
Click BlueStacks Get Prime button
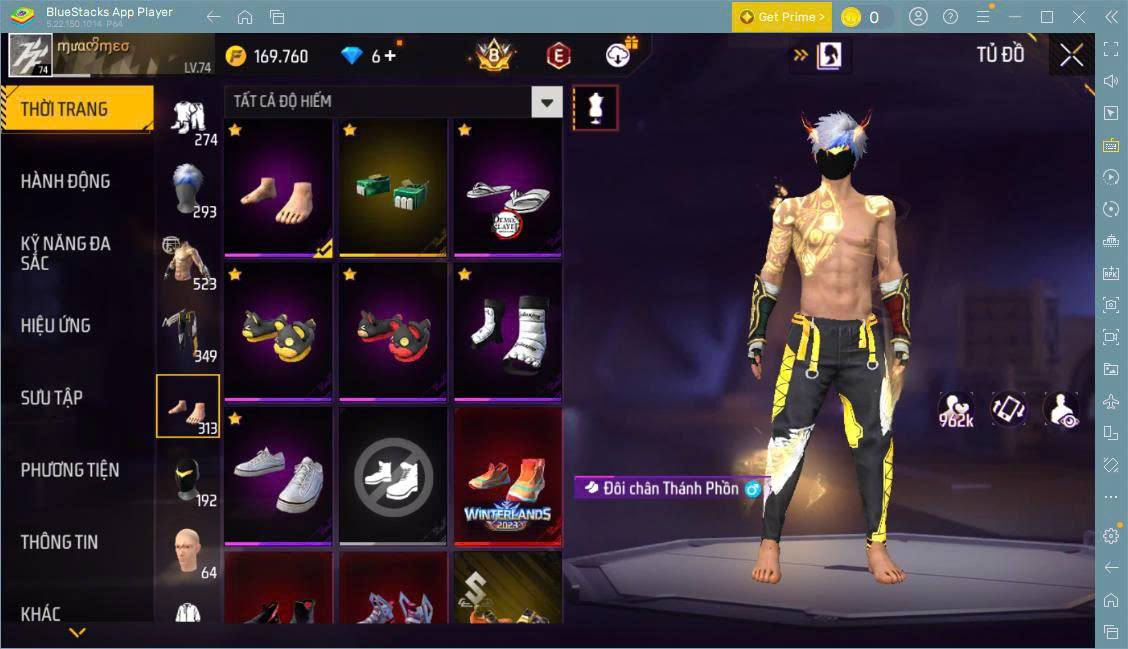click(x=781, y=17)
